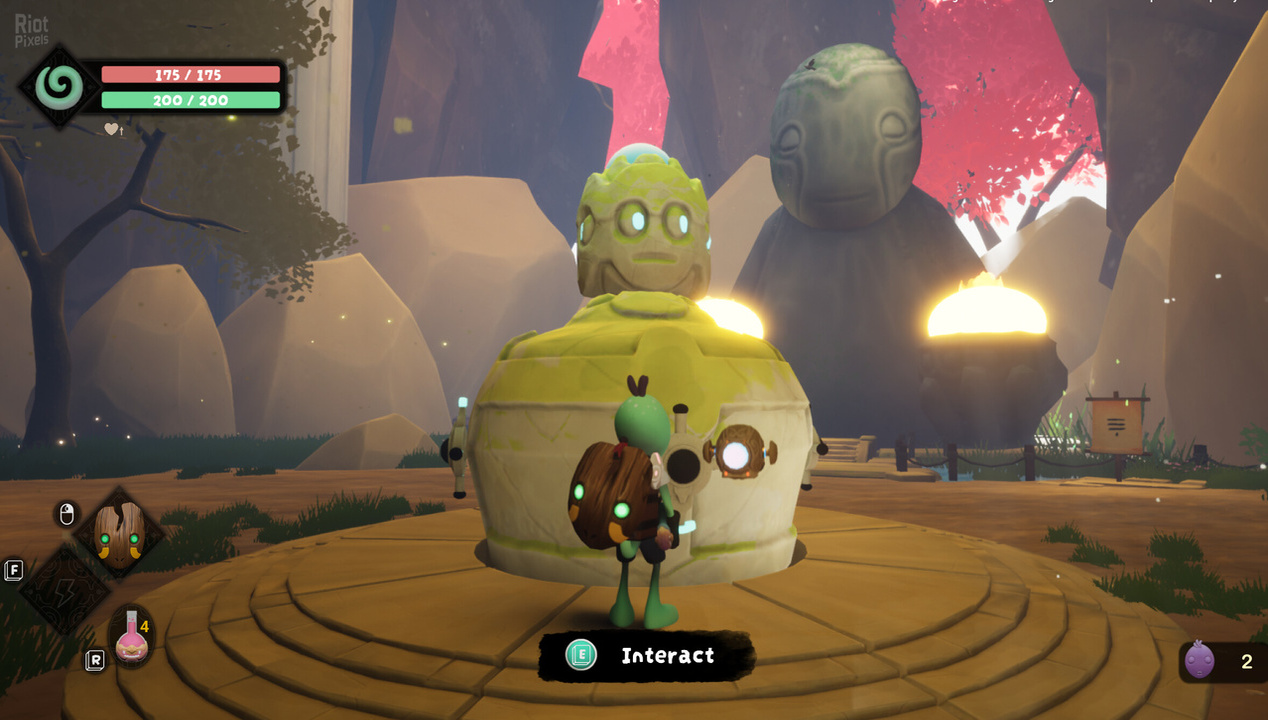The width and height of the screenshot is (1268, 720).
Task: Open the purple seed currency counter
Action: click(1200, 661)
